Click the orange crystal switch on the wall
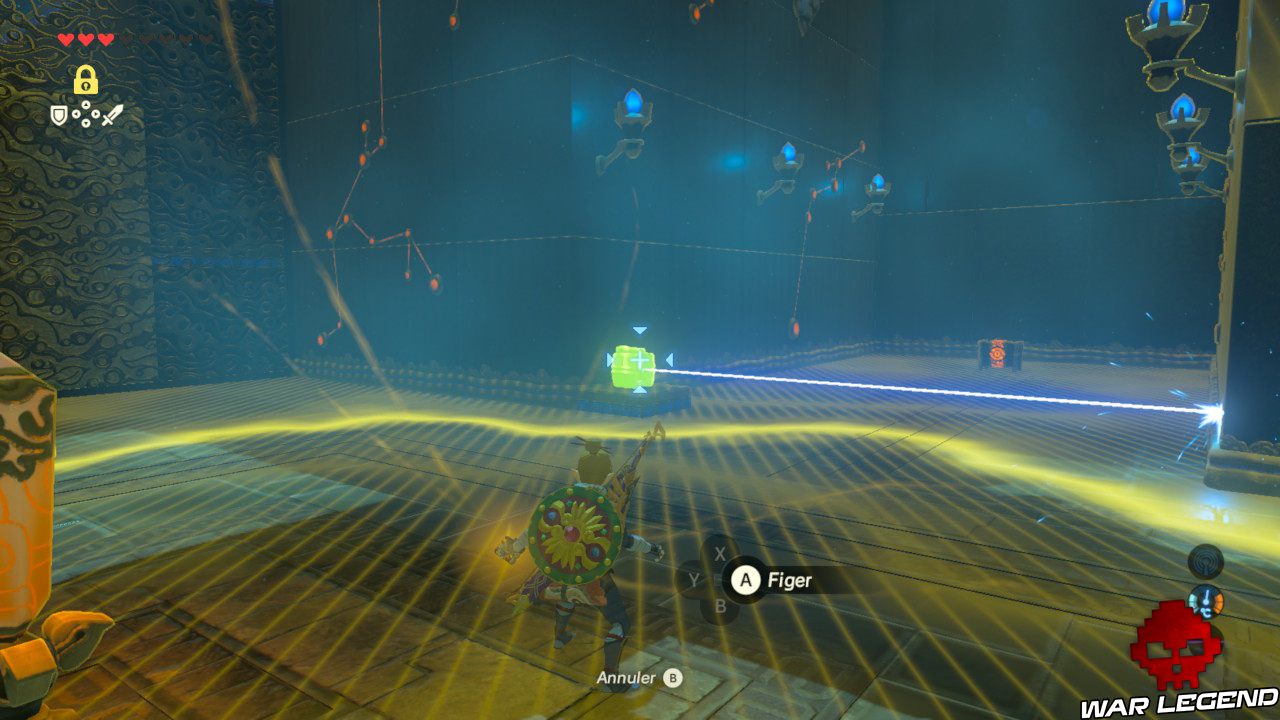This screenshot has width=1280, height=720. pos(997,352)
